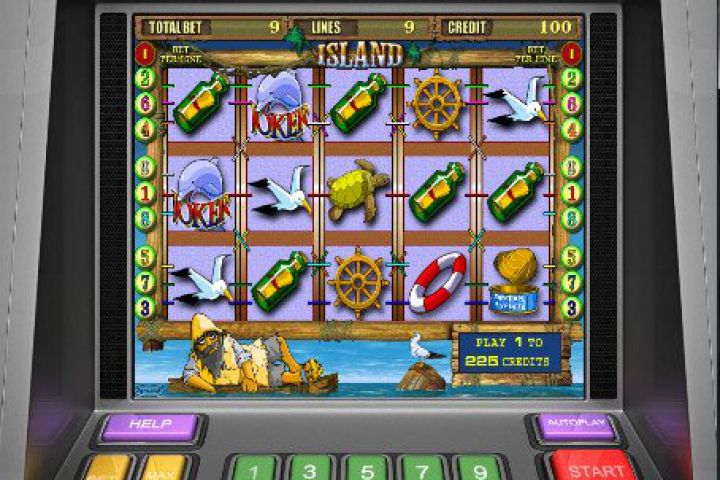Choose the green 3 lines button

pyautogui.click(x=310, y=468)
